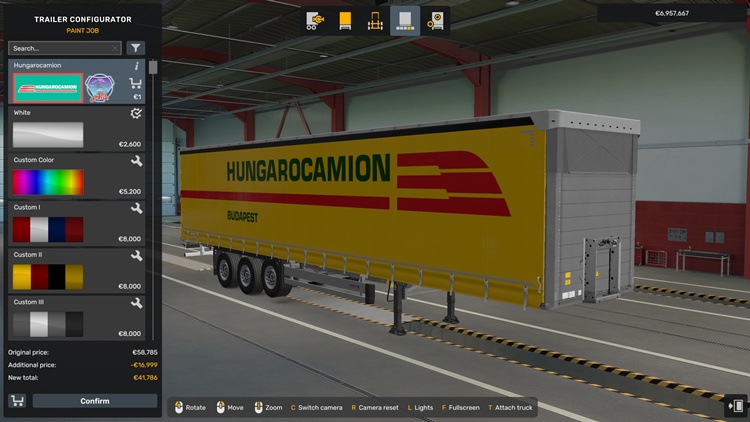
Task: Select the Hungarocamion paint job thumbnail
Action: (47, 87)
